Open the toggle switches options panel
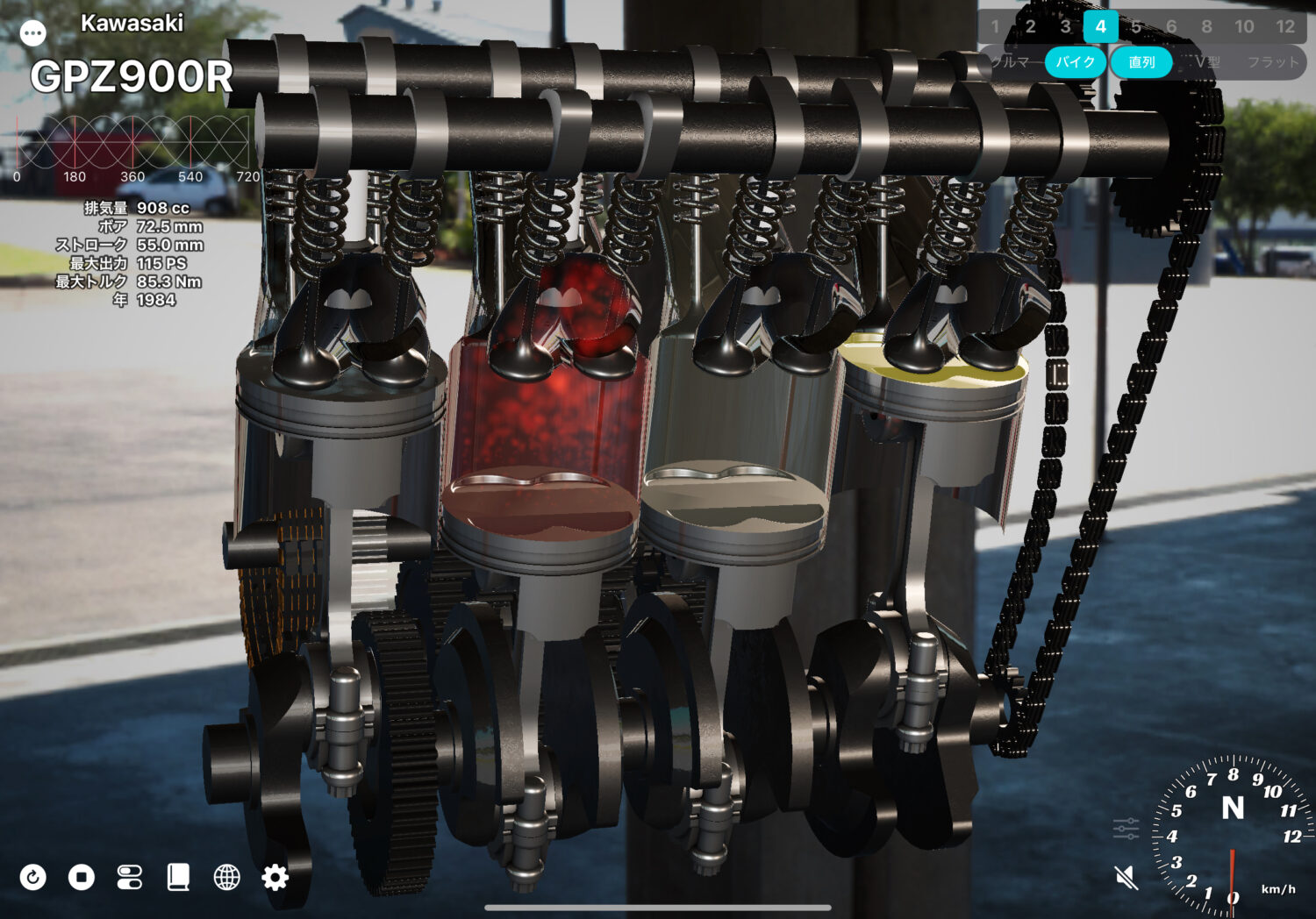This screenshot has width=1316, height=919. coord(130,877)
